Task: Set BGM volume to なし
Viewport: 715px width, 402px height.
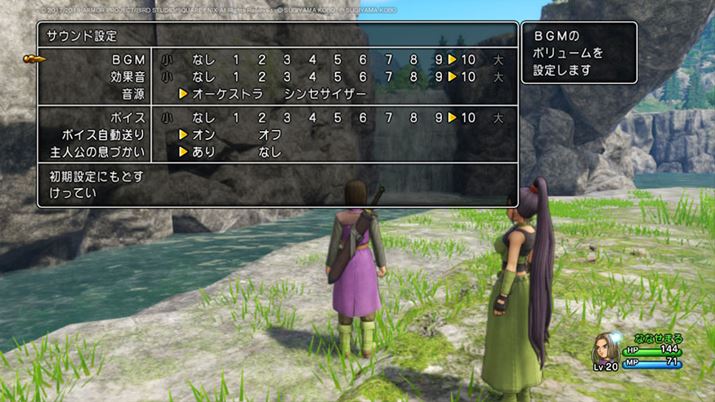Action: [x=204, y=60]
